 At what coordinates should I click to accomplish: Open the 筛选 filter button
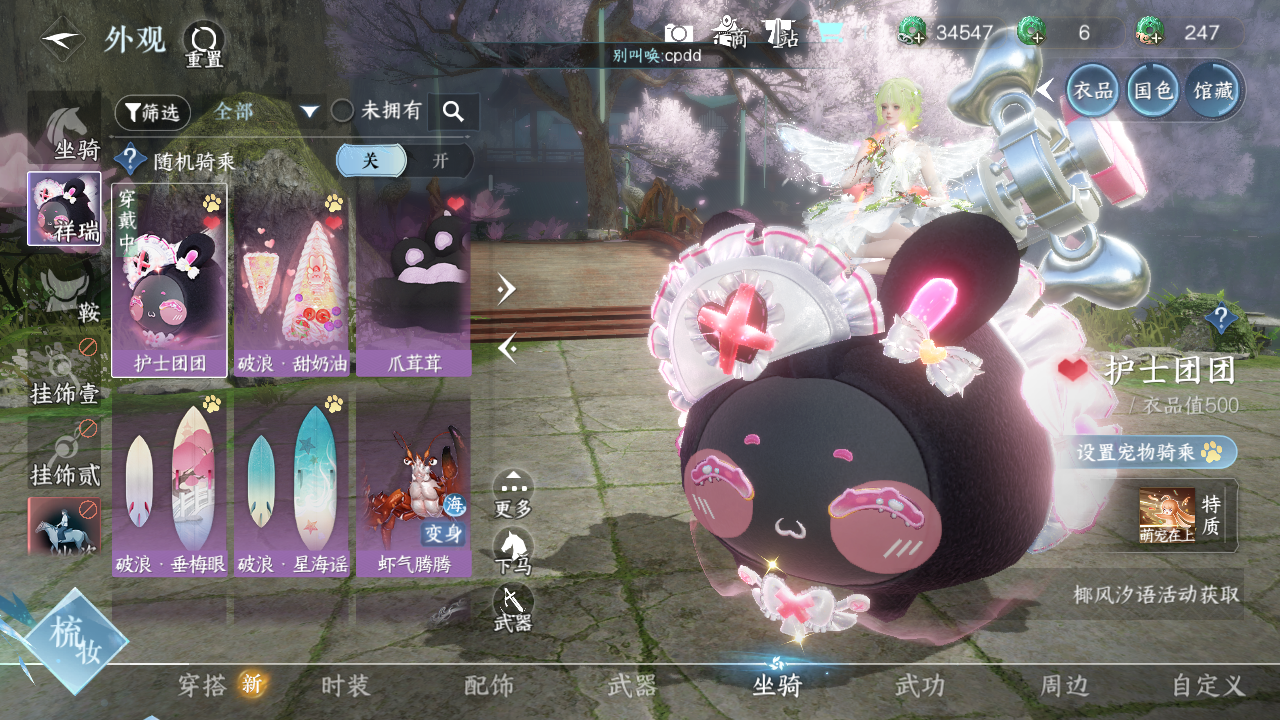click(x=152, y=112)
